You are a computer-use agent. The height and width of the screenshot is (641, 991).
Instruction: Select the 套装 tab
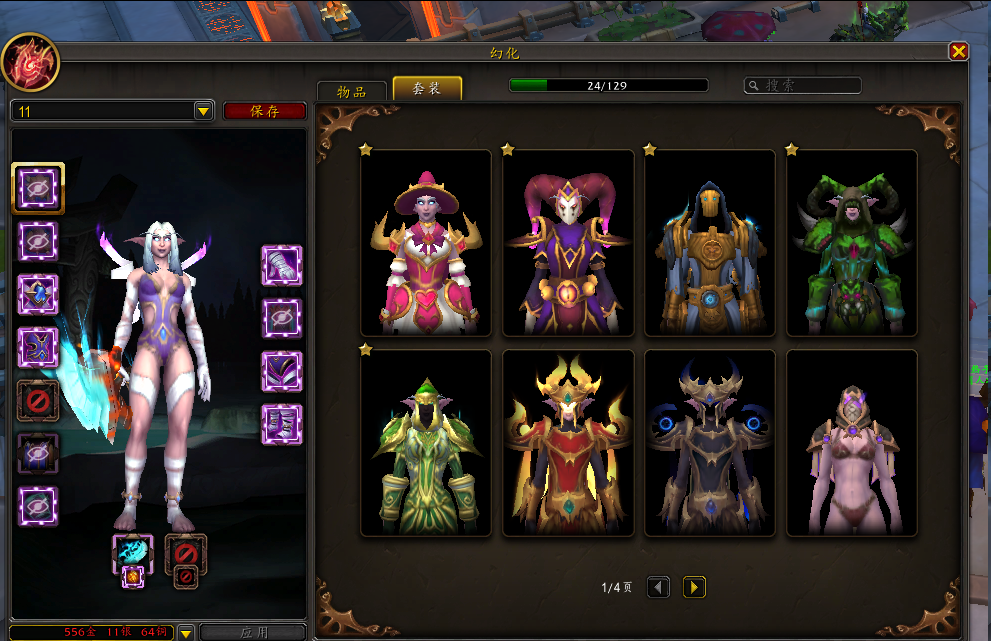[427, 89]
